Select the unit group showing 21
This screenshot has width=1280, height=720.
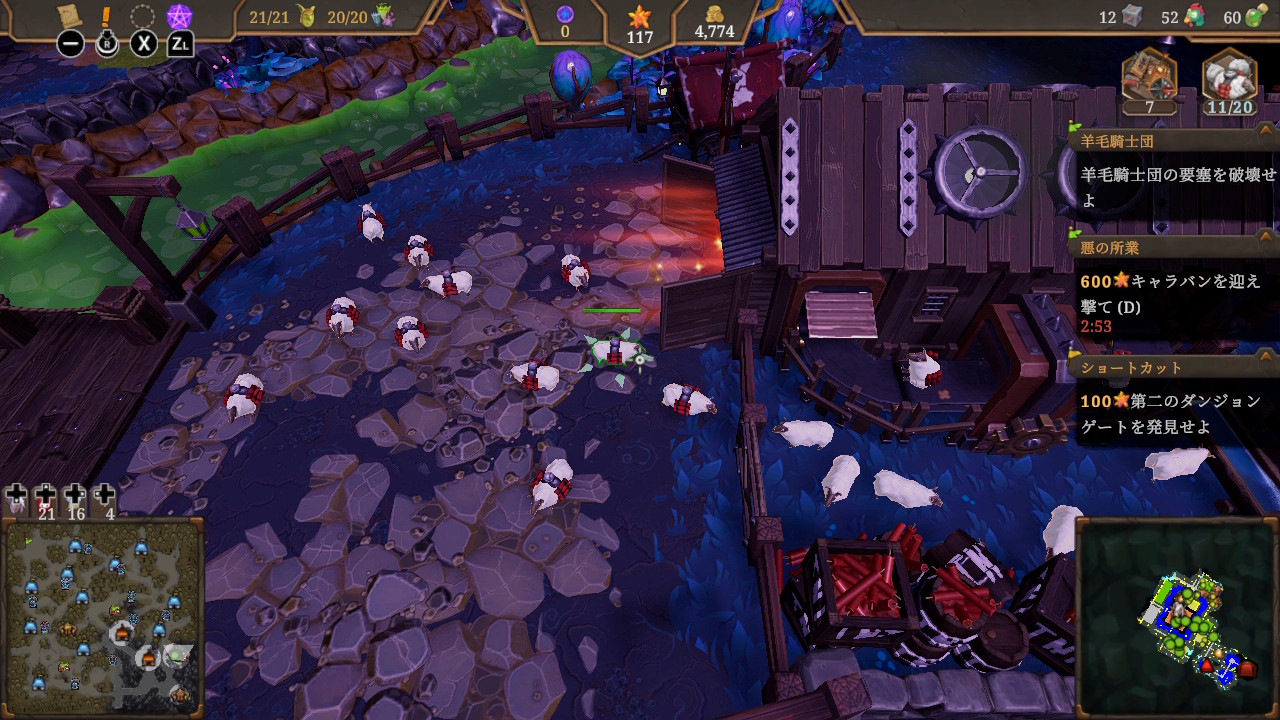(45, 497)
